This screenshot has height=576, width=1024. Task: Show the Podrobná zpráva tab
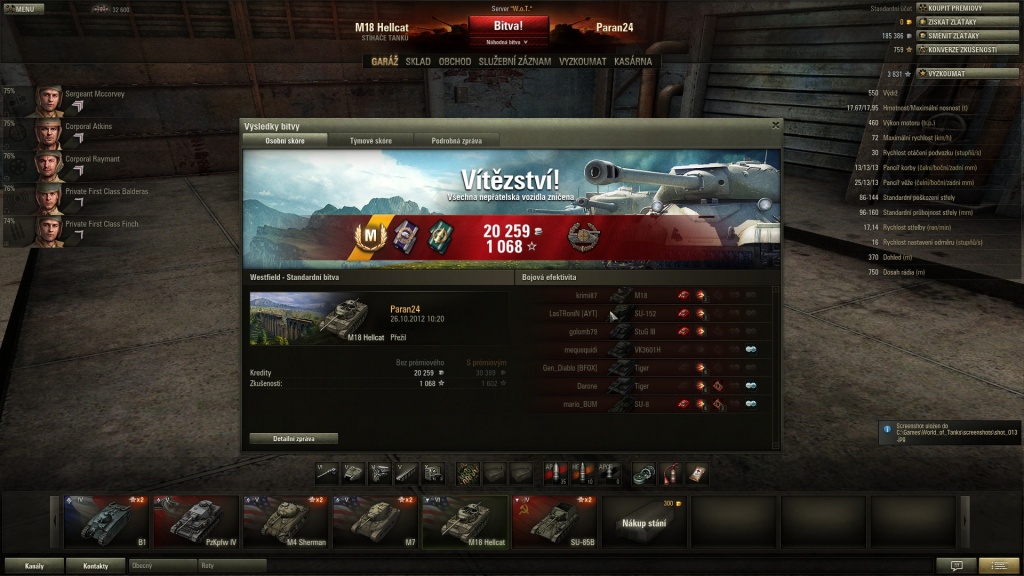(x=456, y=141)
